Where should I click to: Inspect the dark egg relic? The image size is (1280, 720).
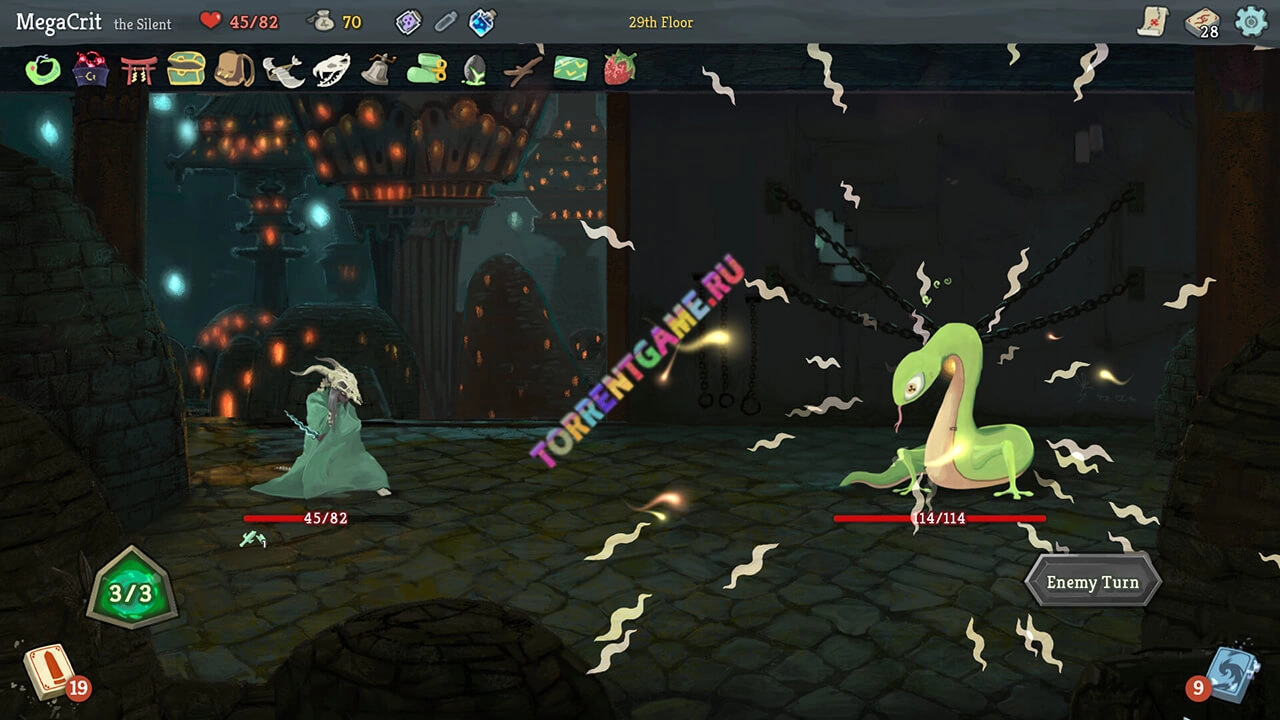pyautogui.click(x=473, y=70)
